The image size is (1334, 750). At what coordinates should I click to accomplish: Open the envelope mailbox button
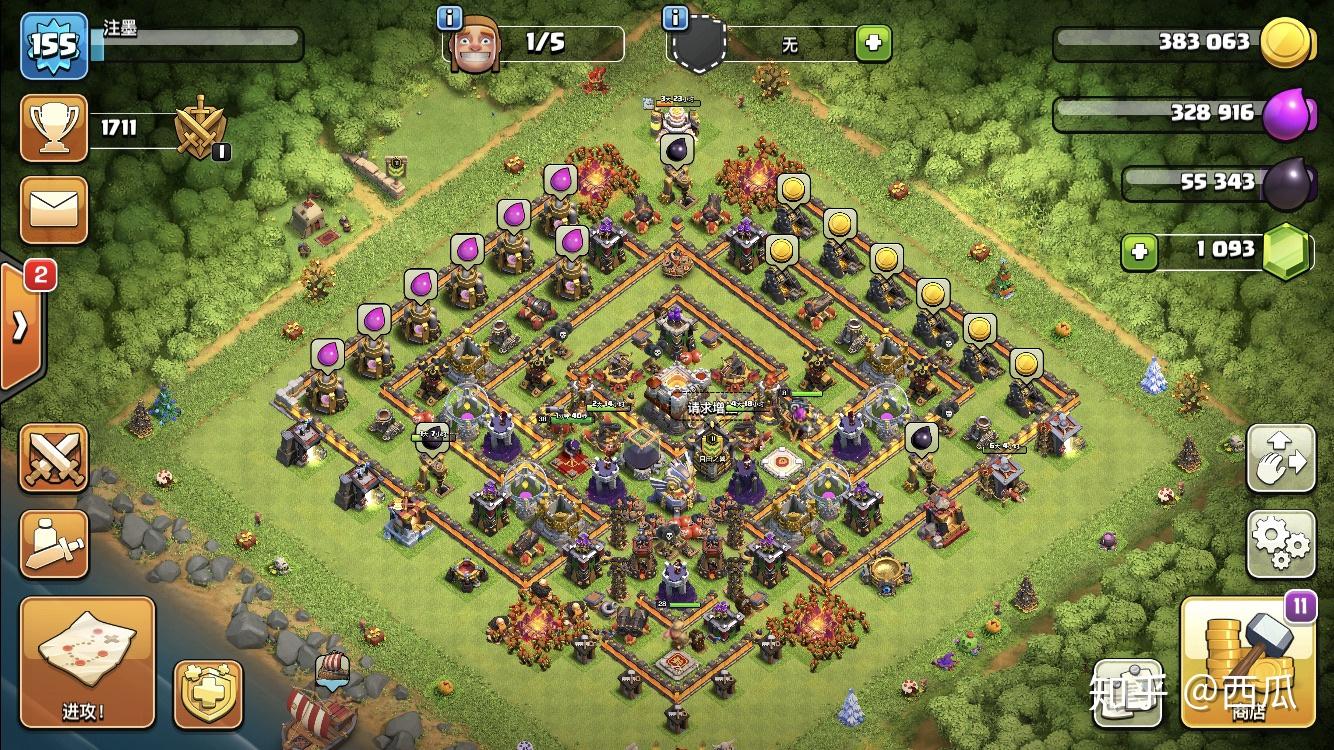pyautogui.click(x=54, y=210)
